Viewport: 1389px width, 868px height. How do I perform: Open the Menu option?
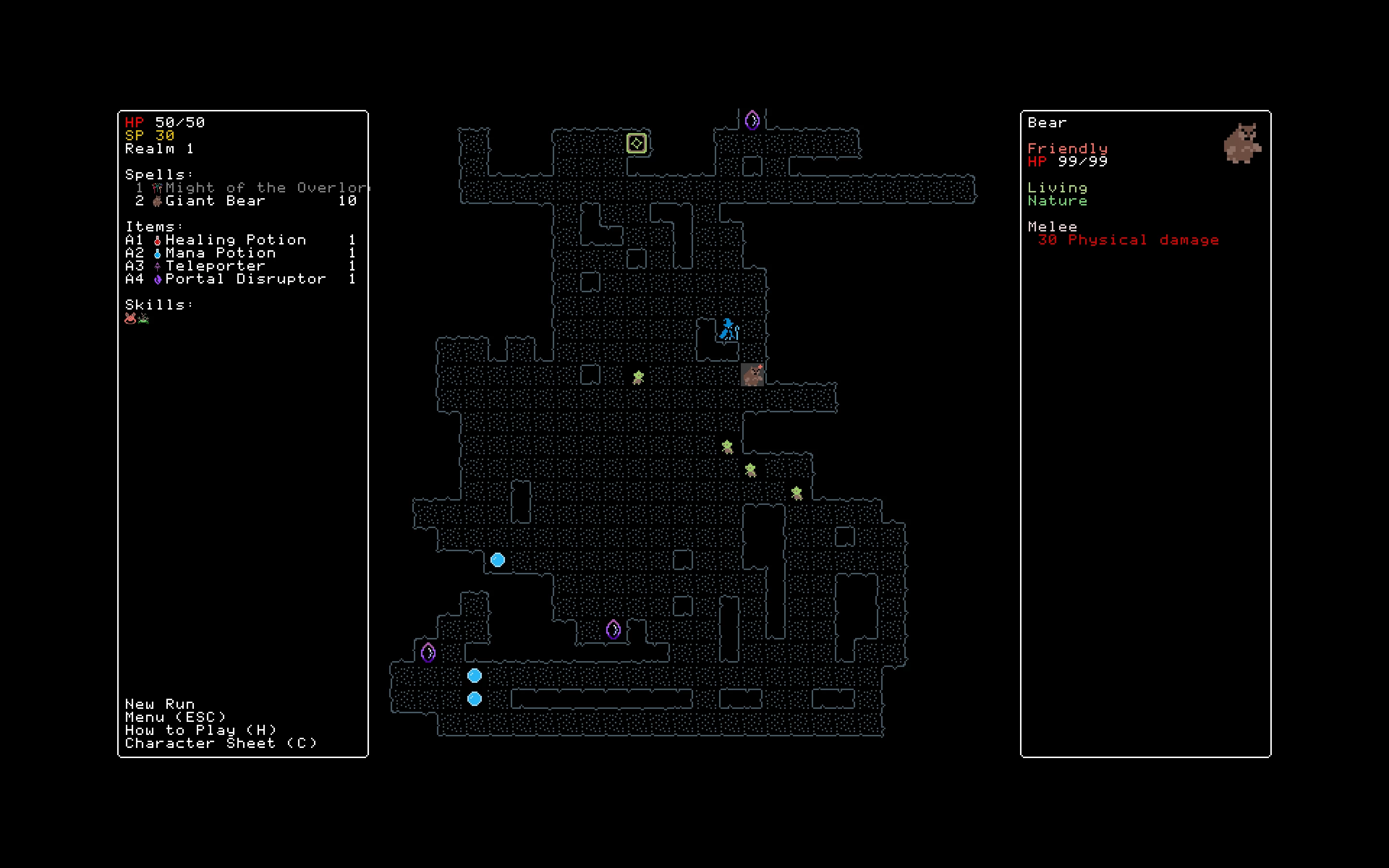click(x=176, y=718)
